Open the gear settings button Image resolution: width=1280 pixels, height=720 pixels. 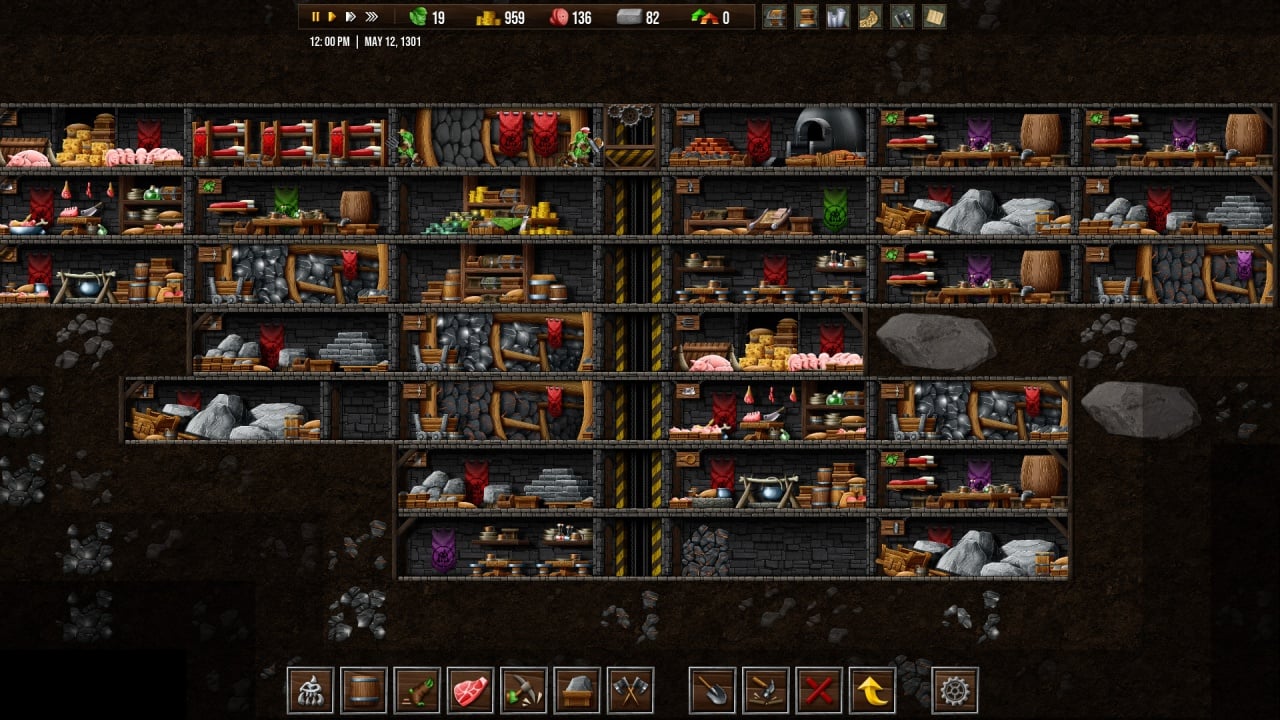[955, 690]
